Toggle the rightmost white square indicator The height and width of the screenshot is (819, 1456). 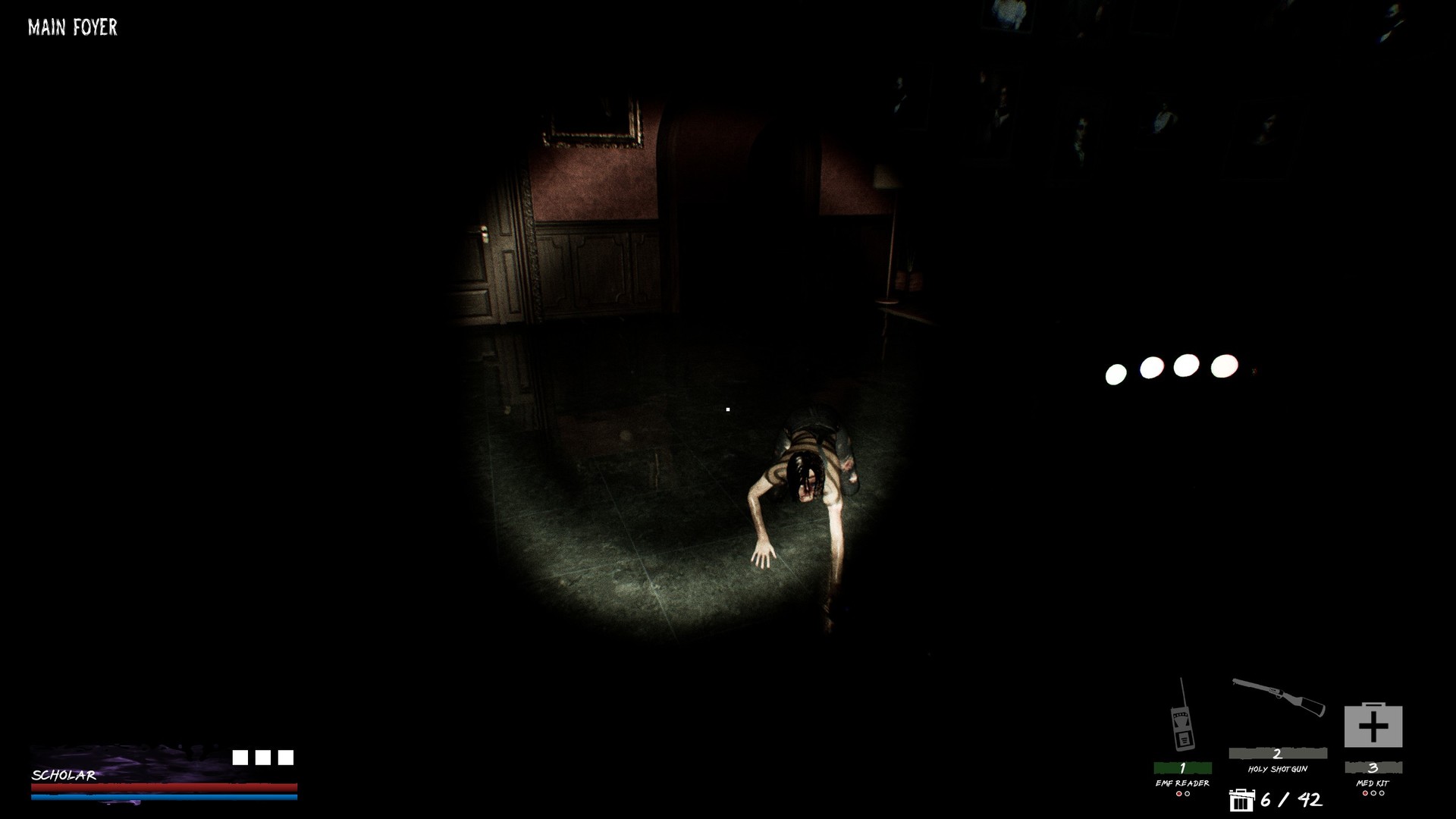point(286,757)
